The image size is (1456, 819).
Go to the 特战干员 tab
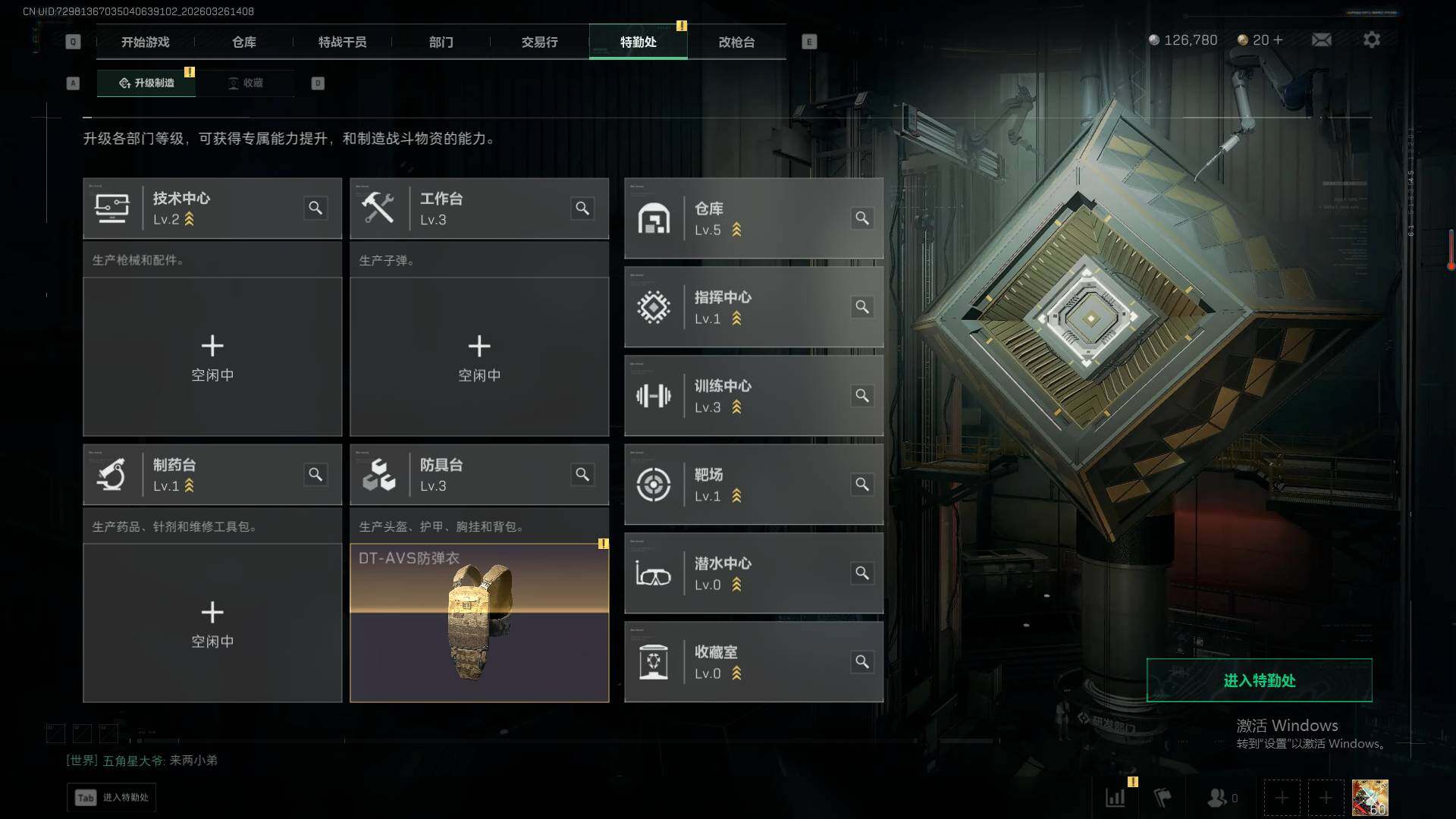(x=342, y=42)
